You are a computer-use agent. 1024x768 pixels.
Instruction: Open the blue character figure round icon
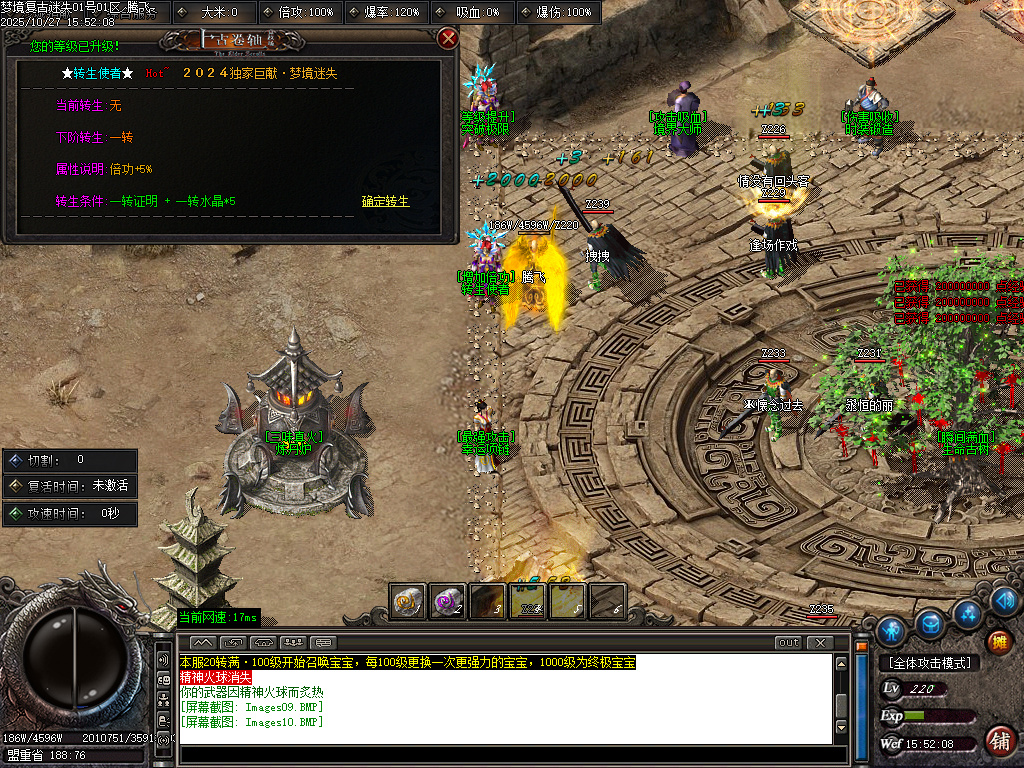[x=891, y=631]
